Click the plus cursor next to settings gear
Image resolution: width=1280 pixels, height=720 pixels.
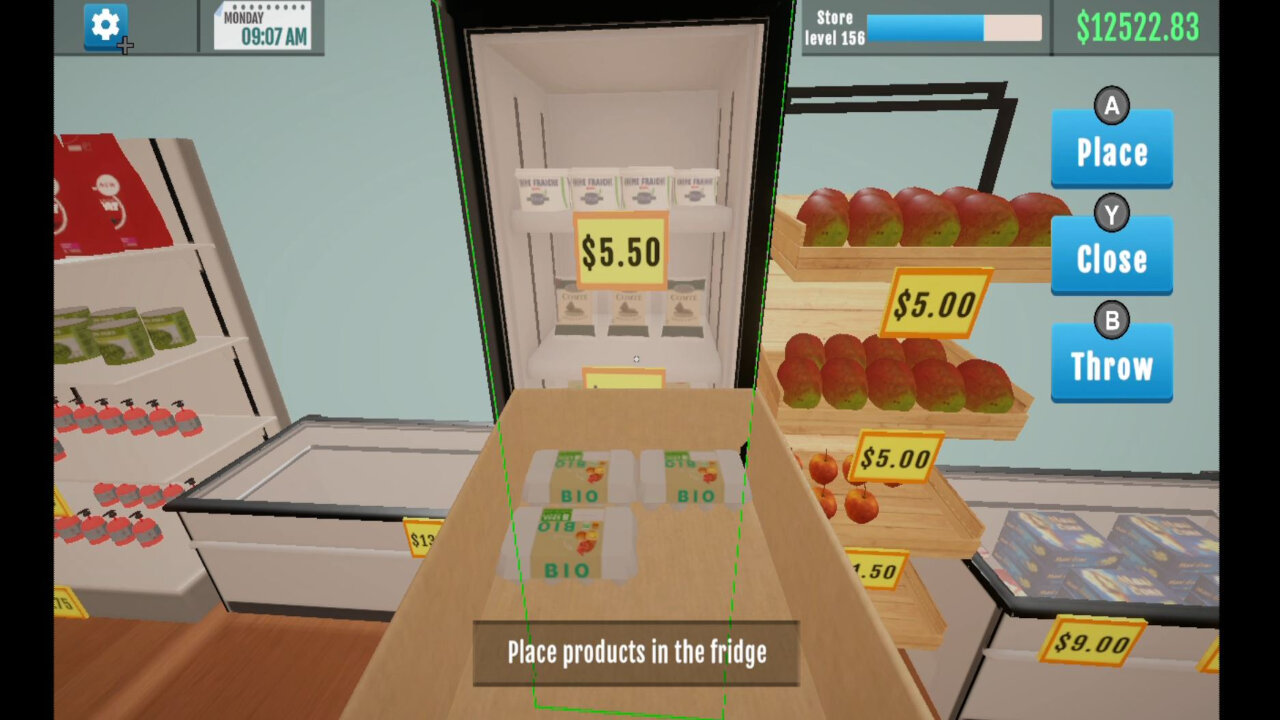pos(126,43)
